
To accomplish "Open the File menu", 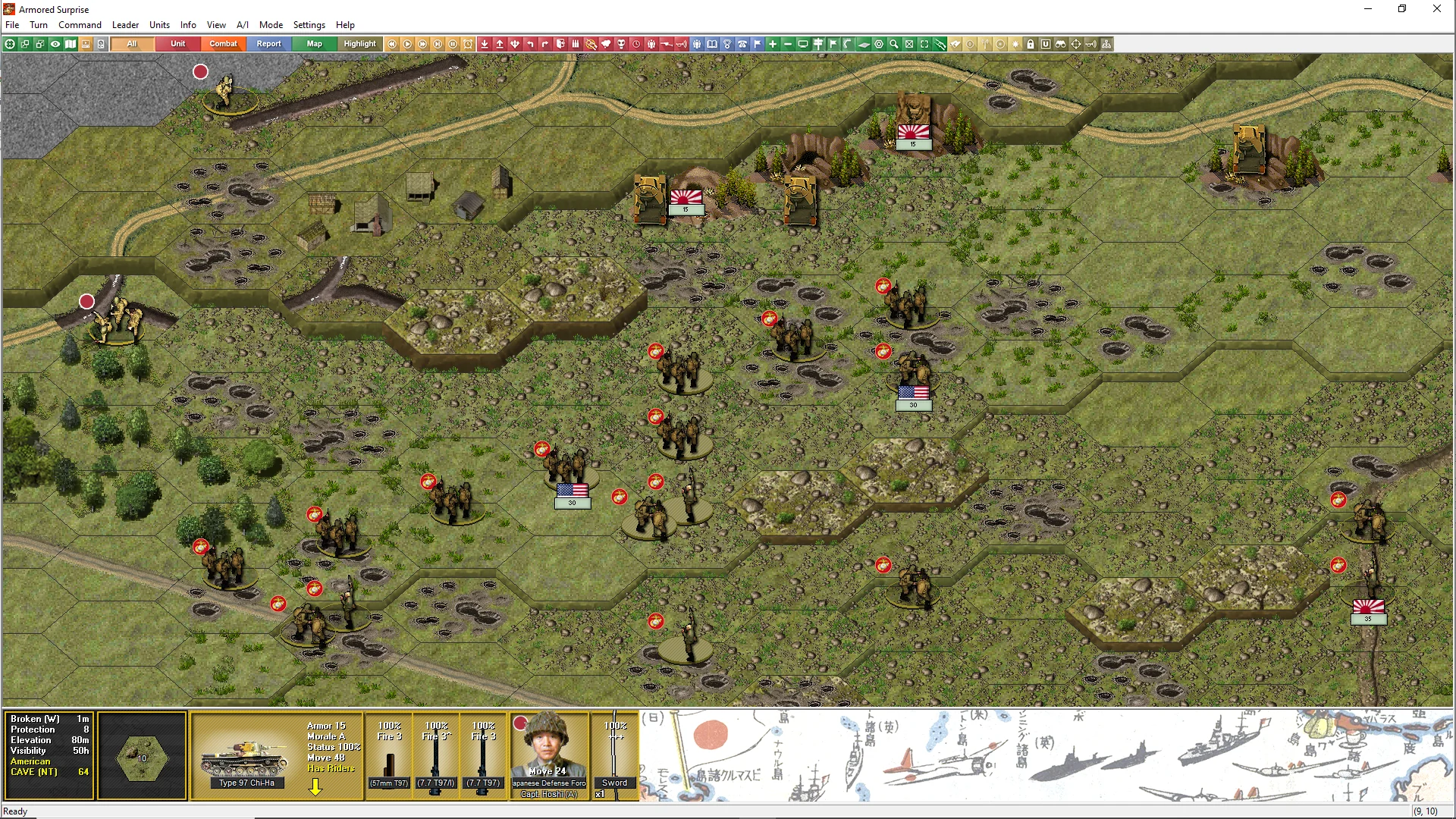I will [x=12, y=25].
